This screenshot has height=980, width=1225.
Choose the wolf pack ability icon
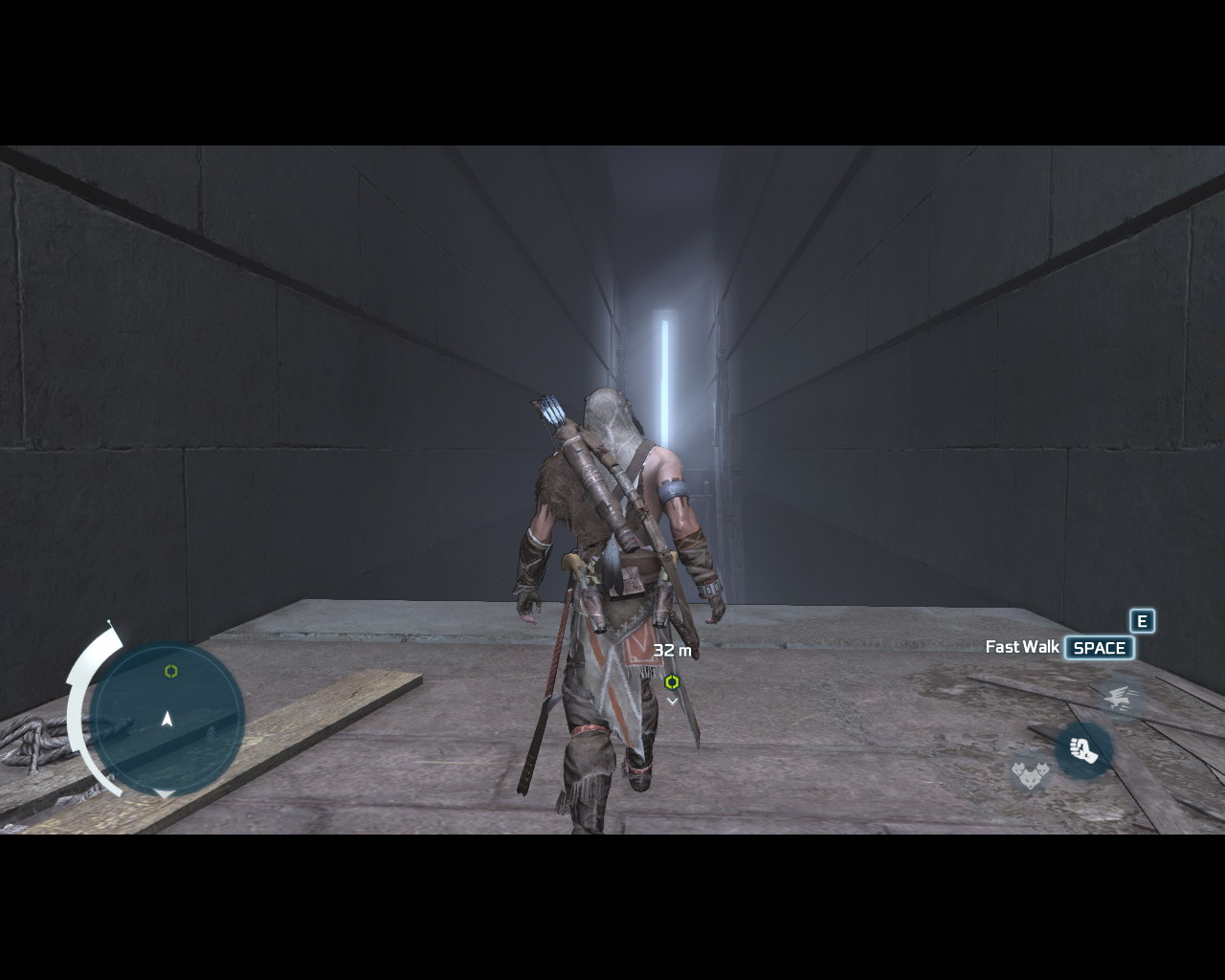point(1029,769)
